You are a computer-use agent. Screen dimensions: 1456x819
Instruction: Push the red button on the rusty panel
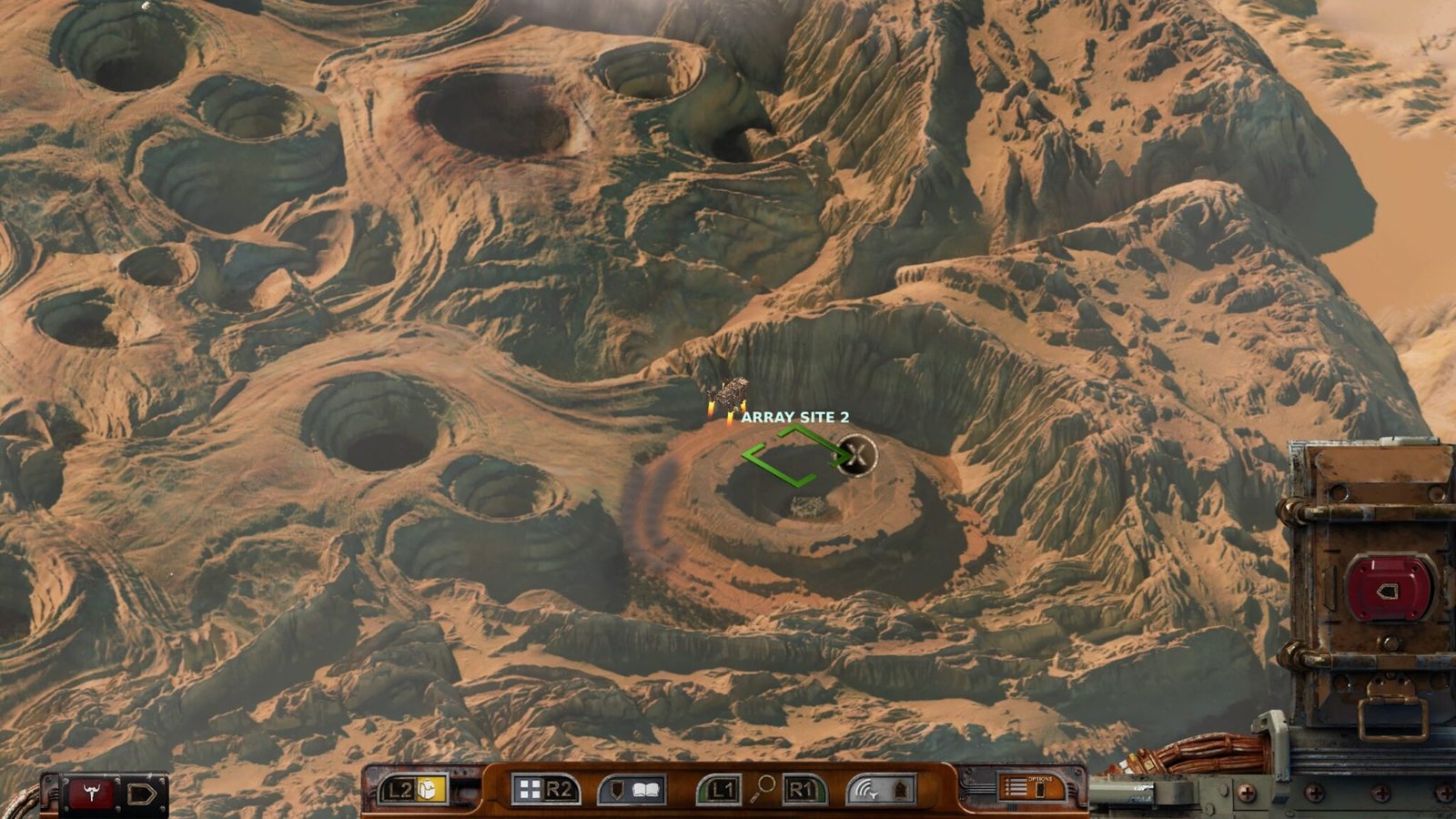[1388, 590]
